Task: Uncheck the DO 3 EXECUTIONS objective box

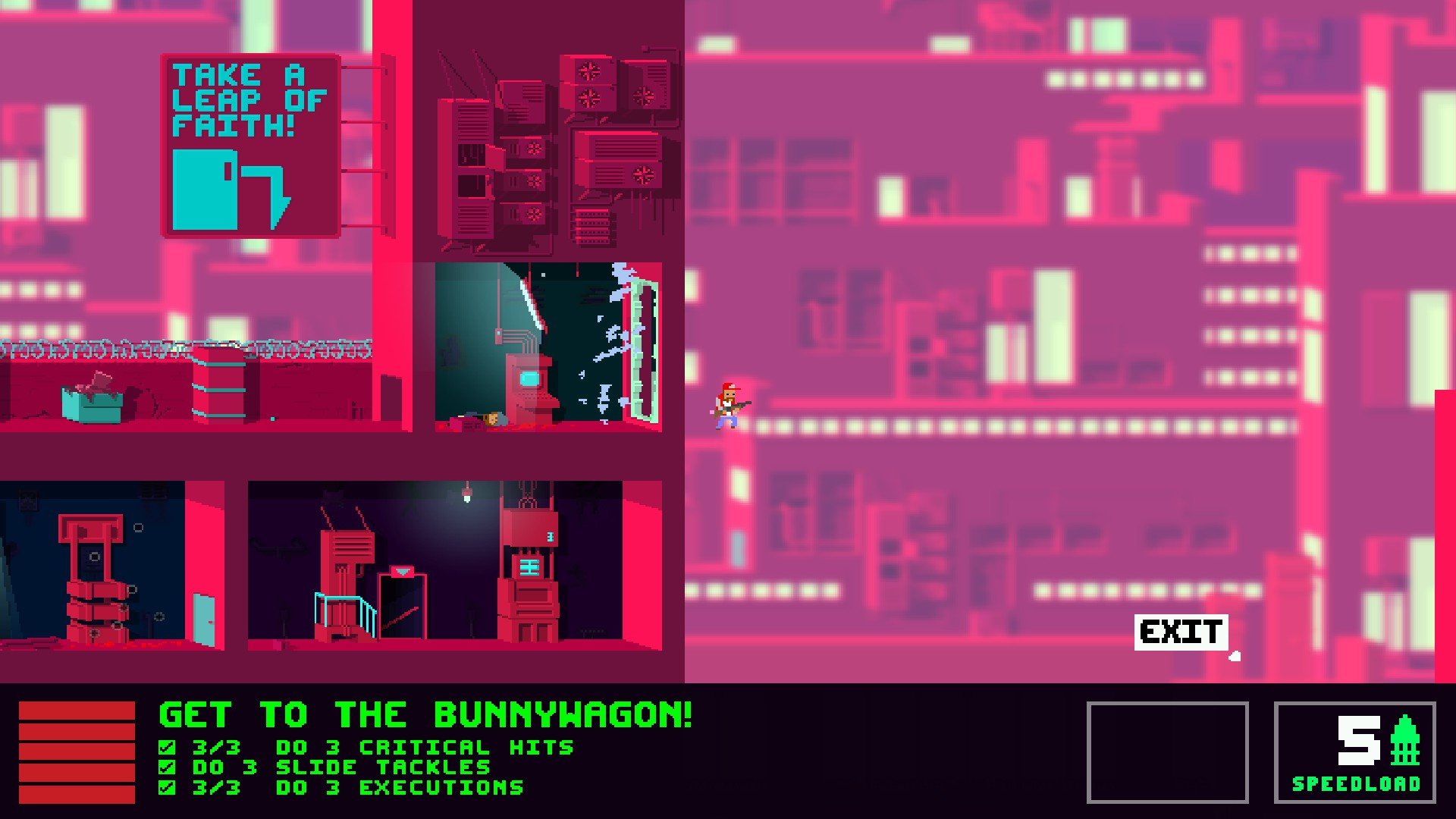Action: [x=165, y=786]
